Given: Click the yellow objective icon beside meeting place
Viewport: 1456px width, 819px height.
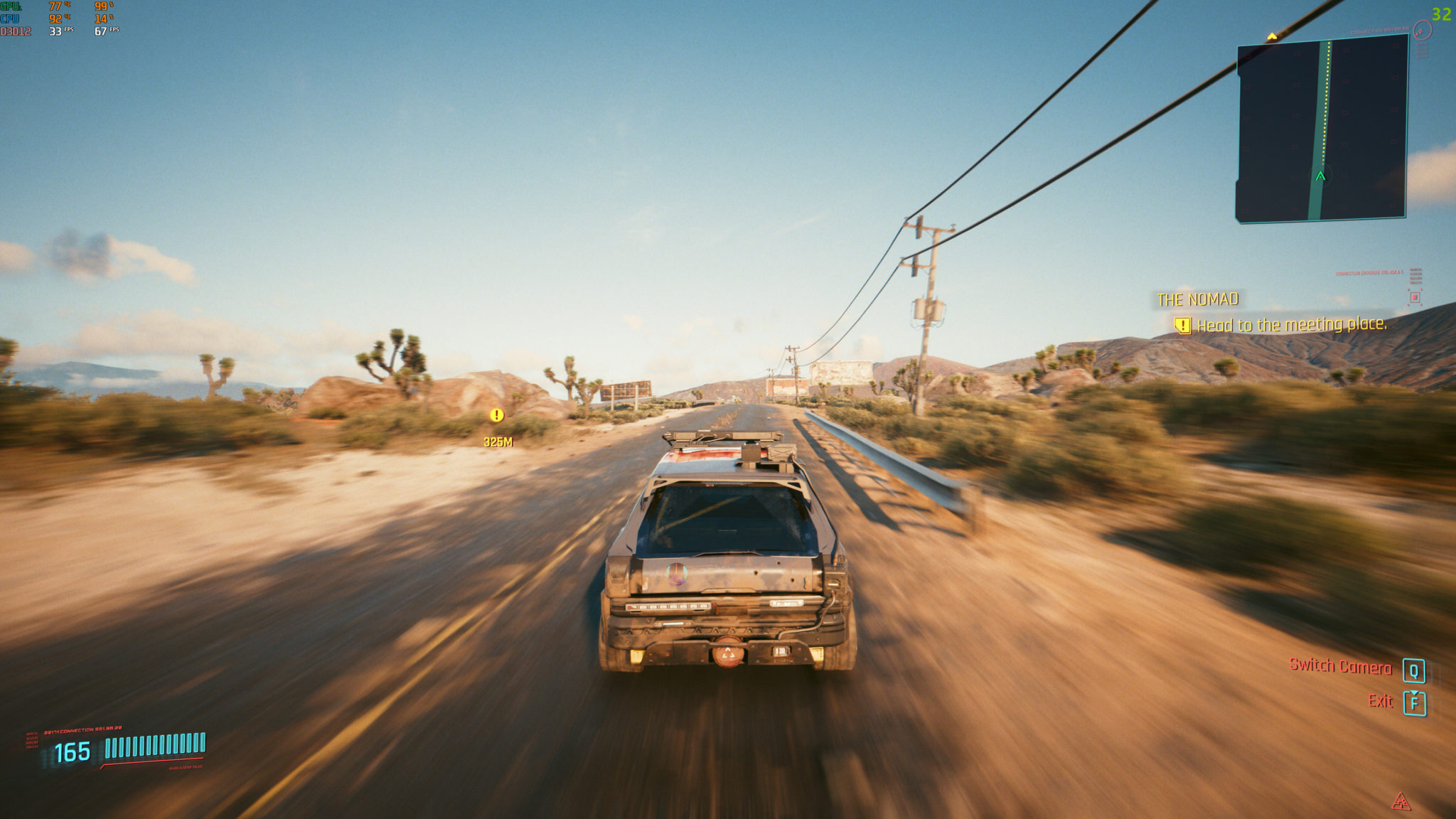Looking at the screenshot, I should [1182, 326].
